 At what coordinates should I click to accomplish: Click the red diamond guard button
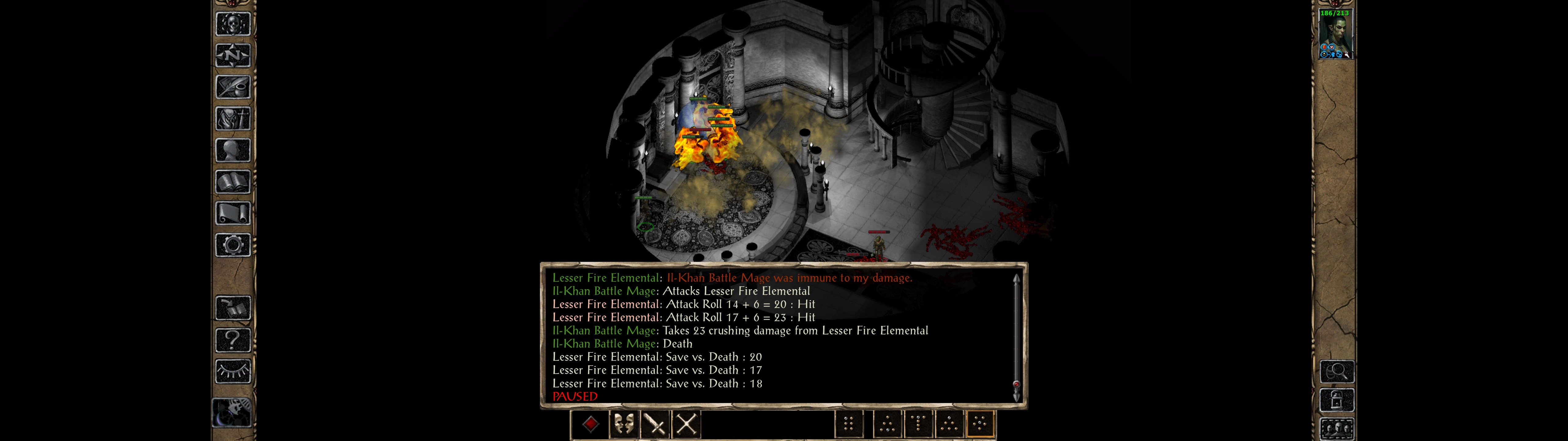[590, 424]
